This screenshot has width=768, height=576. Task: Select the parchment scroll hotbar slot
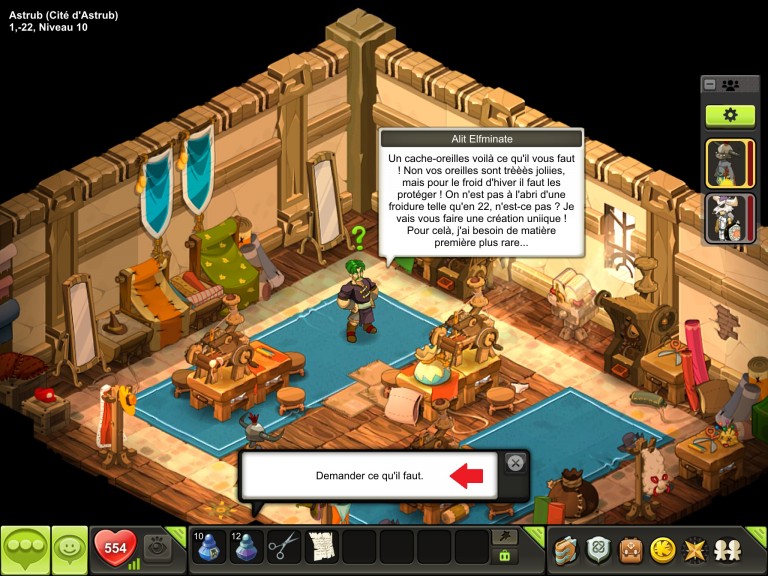[x=322, y=547]
